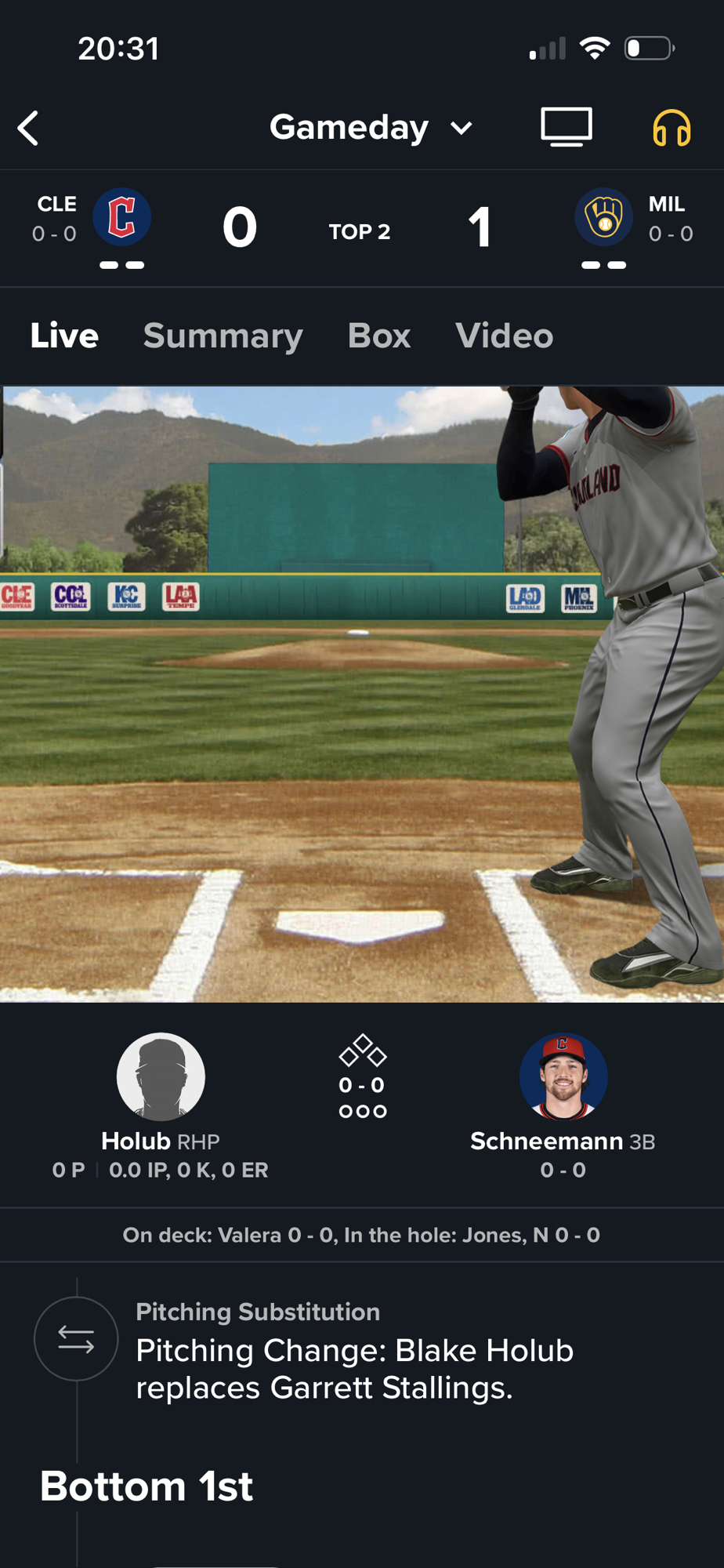View pitcher Holub's profile photo
The width and height of the screenshot is (724, 1568).
click(x=161, y=1076)
